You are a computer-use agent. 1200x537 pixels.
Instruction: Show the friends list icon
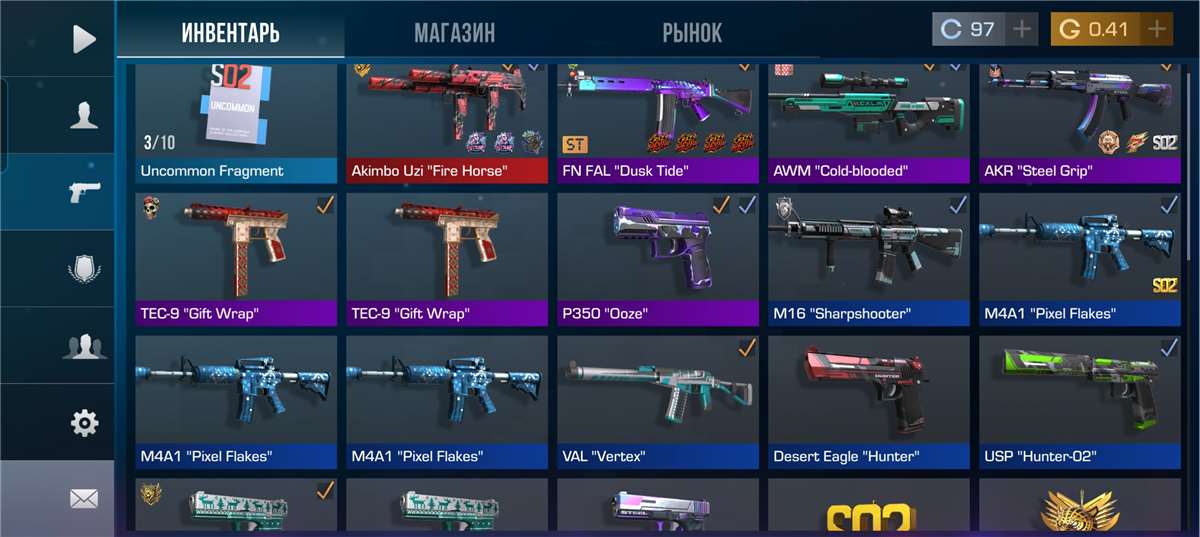click(x=84, y=346)
